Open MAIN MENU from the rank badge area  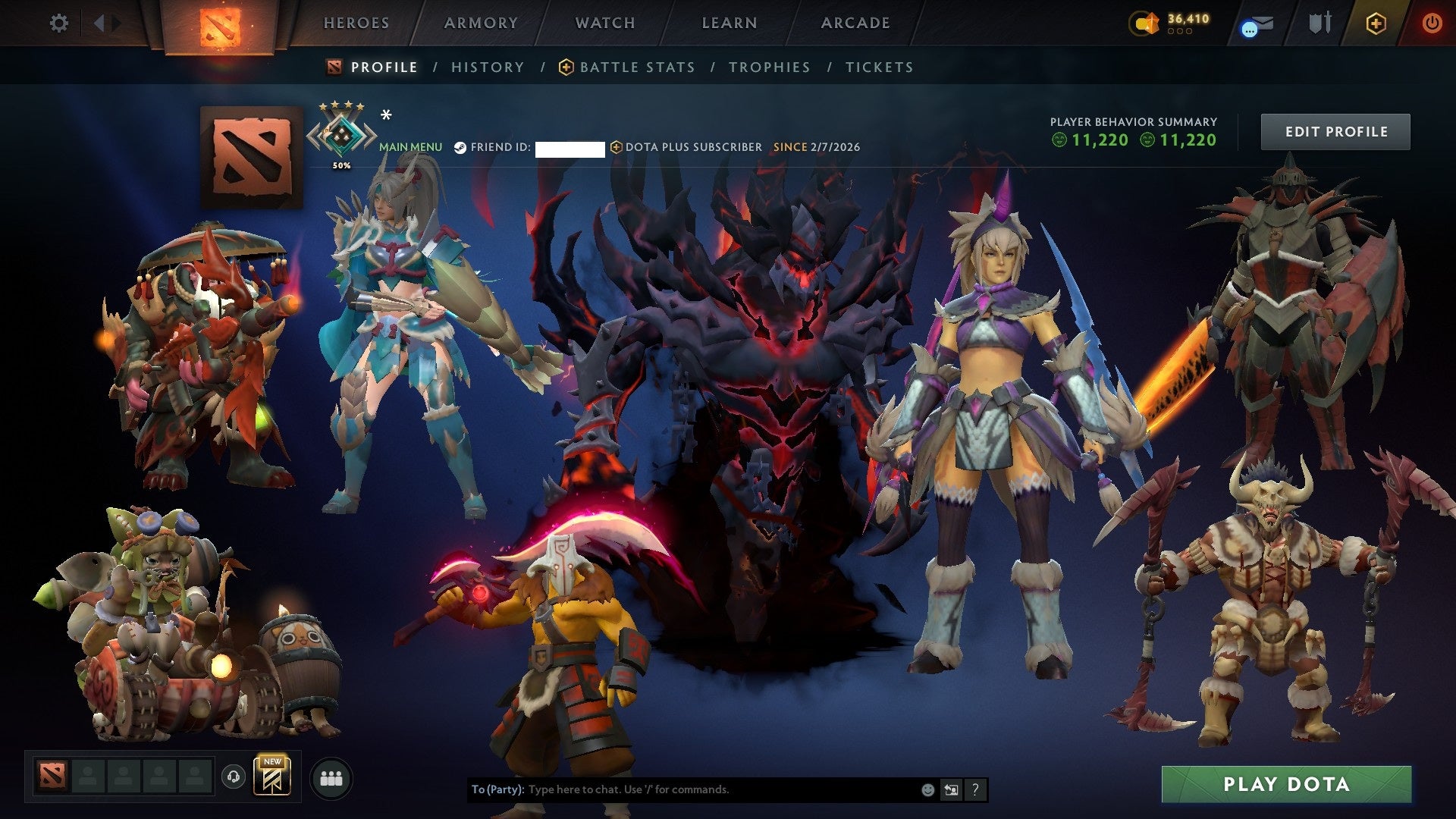point(409,147)
